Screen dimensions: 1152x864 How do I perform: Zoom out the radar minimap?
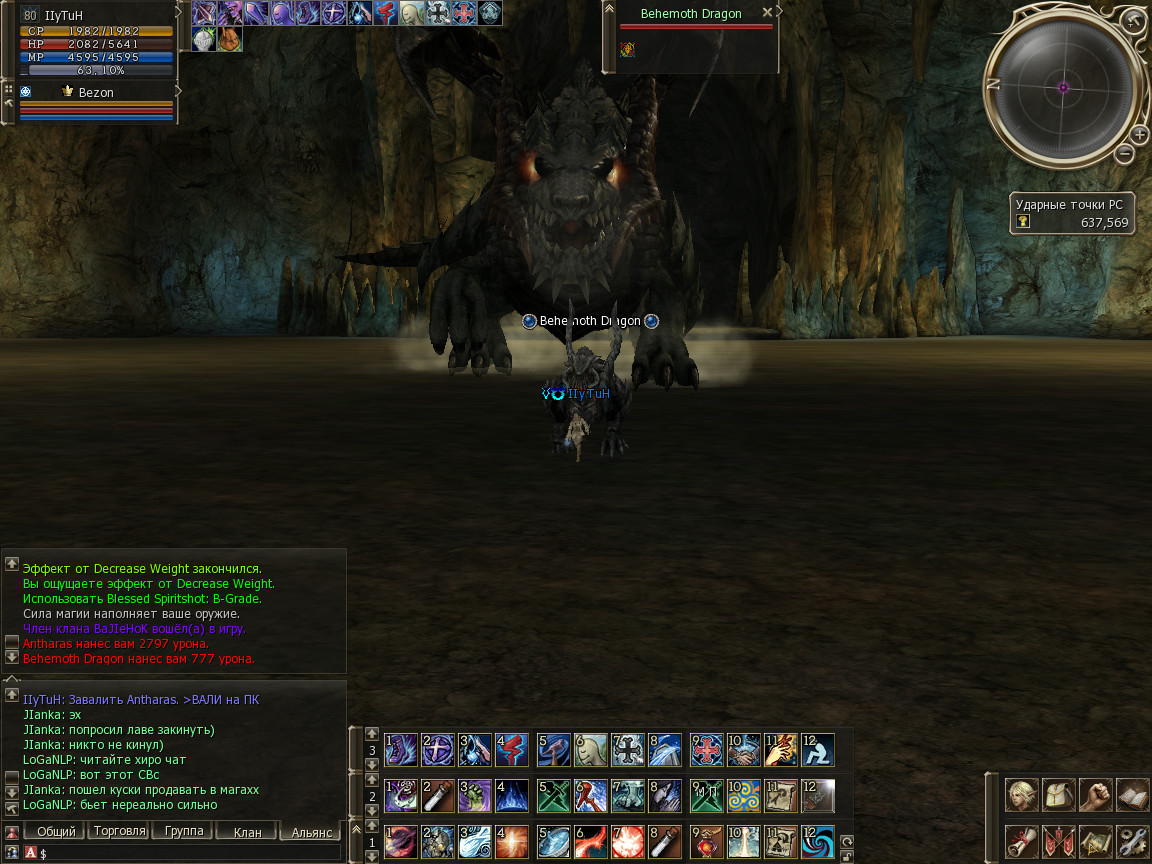click(x=1125, y=153)
